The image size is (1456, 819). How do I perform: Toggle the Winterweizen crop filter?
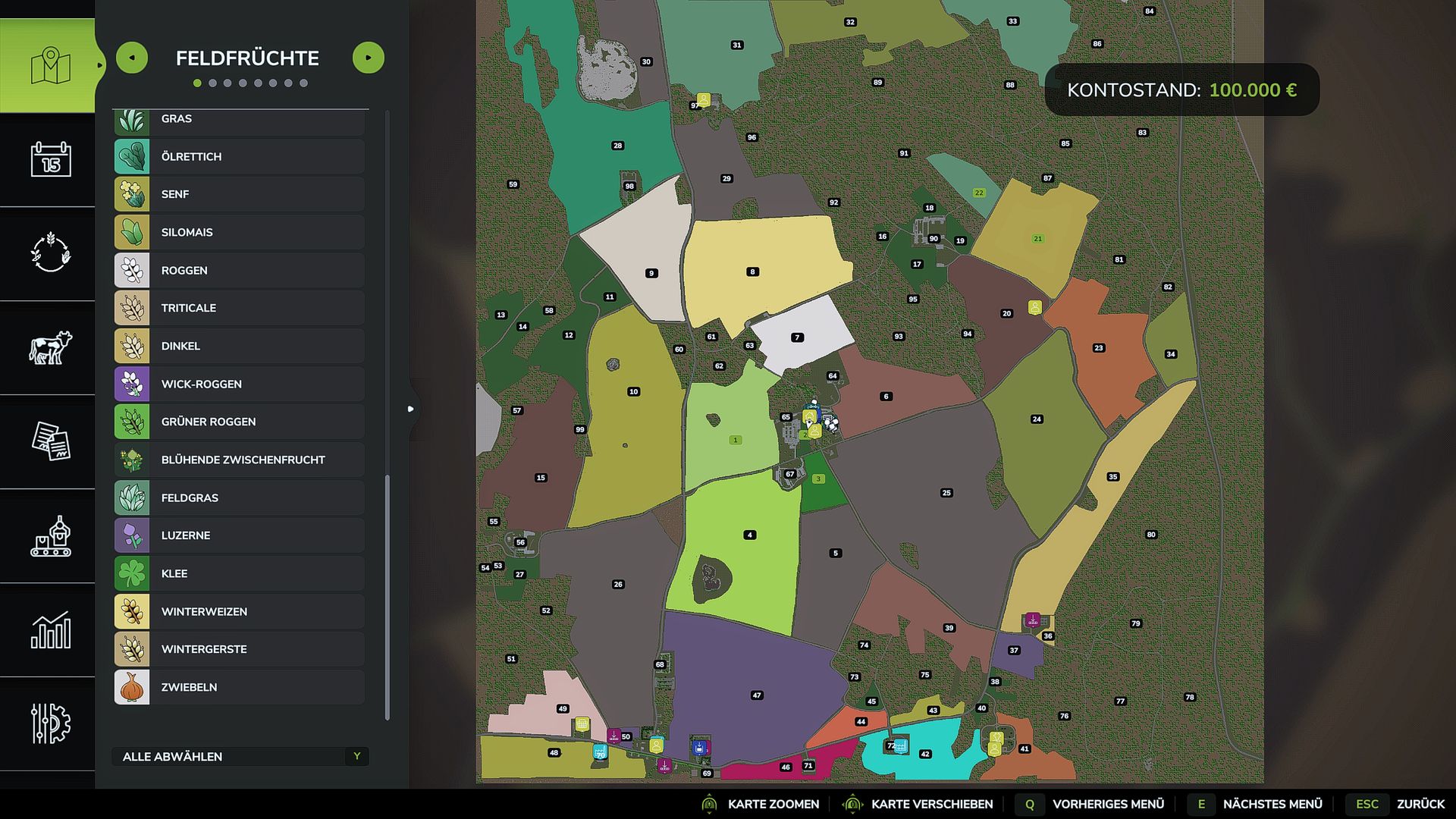(x=240, y=611)
